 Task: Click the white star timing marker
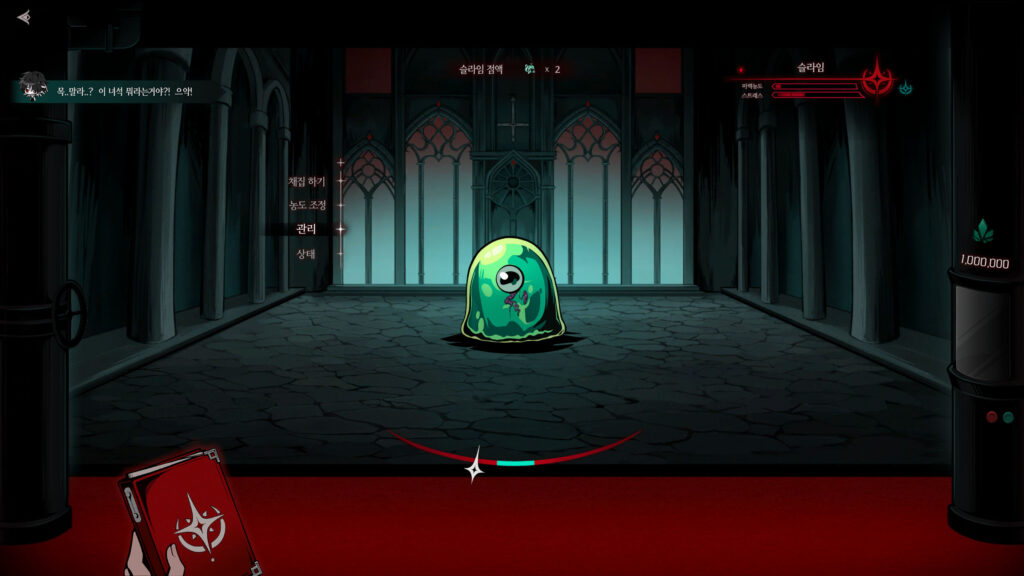[x=476, y=465]
